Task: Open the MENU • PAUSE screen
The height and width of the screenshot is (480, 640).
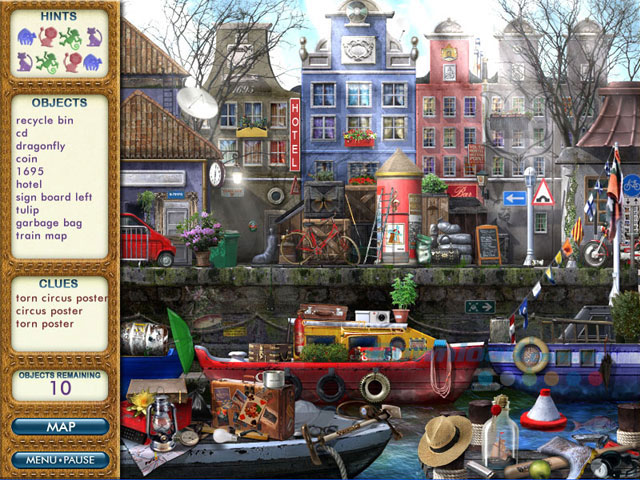Action: click(x=60, y=460)
